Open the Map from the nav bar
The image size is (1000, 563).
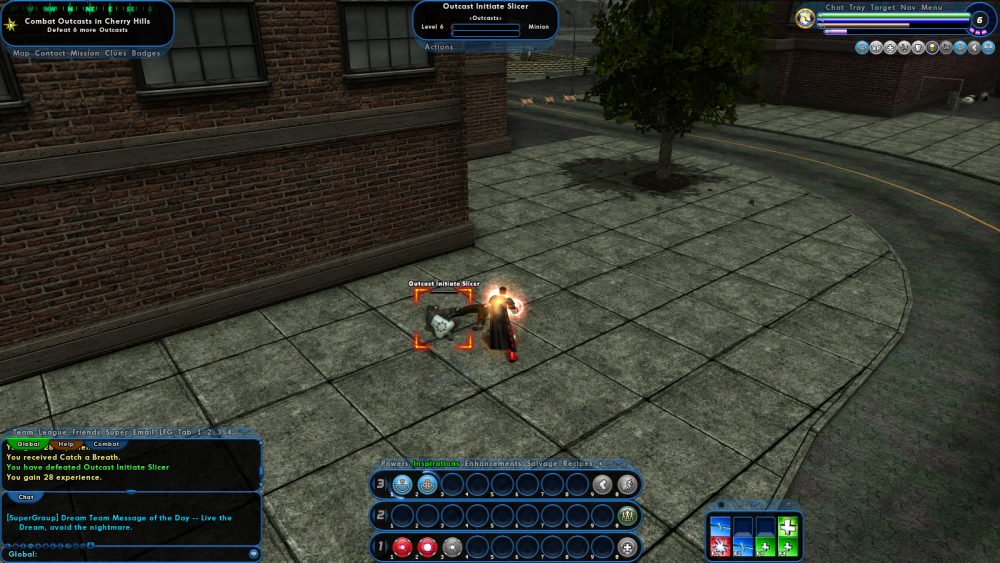pyautogui.click(x=21, y=53)
